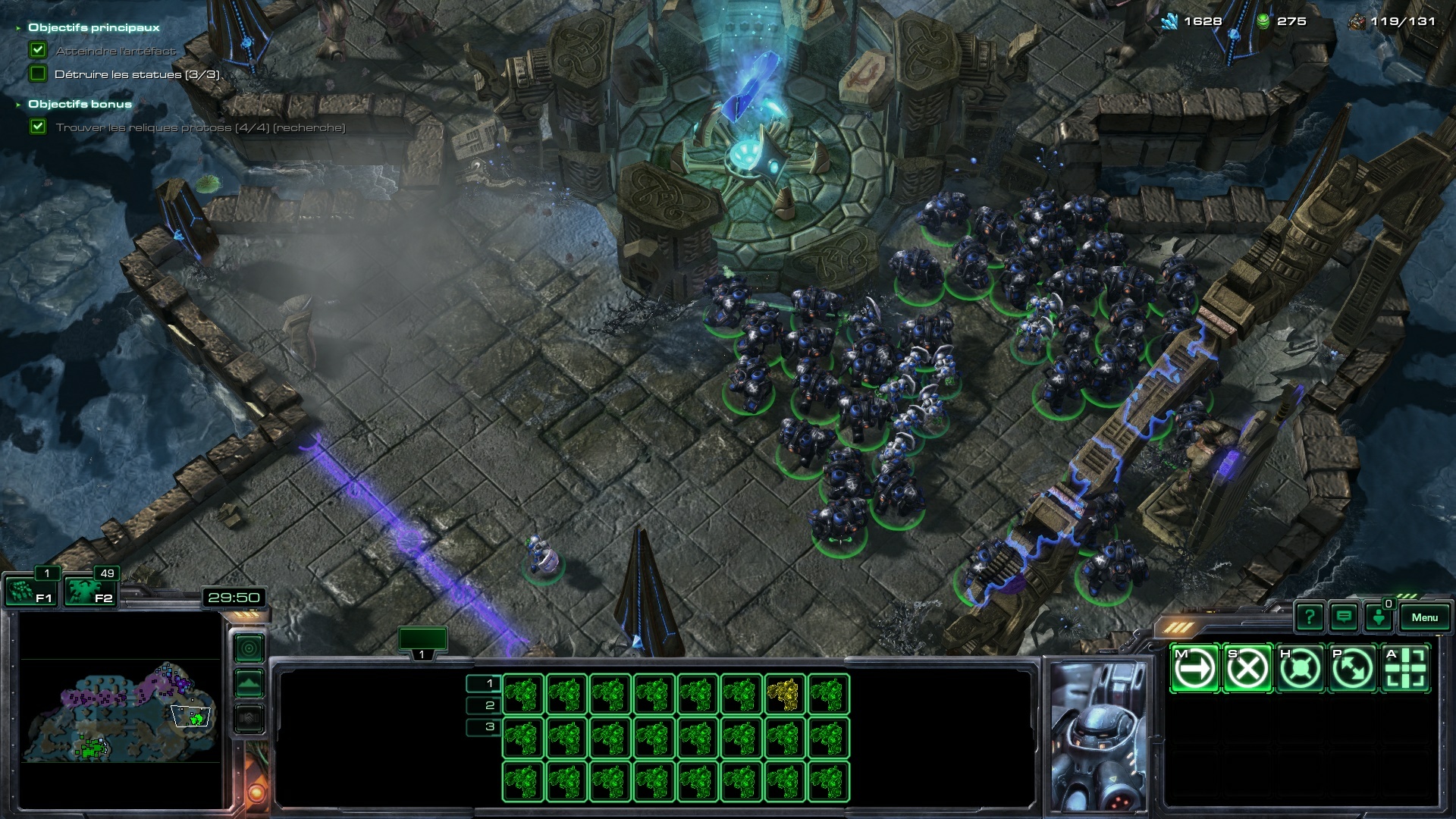Select the Hold Position command

pyautogui.click(x=1300, y=668)
